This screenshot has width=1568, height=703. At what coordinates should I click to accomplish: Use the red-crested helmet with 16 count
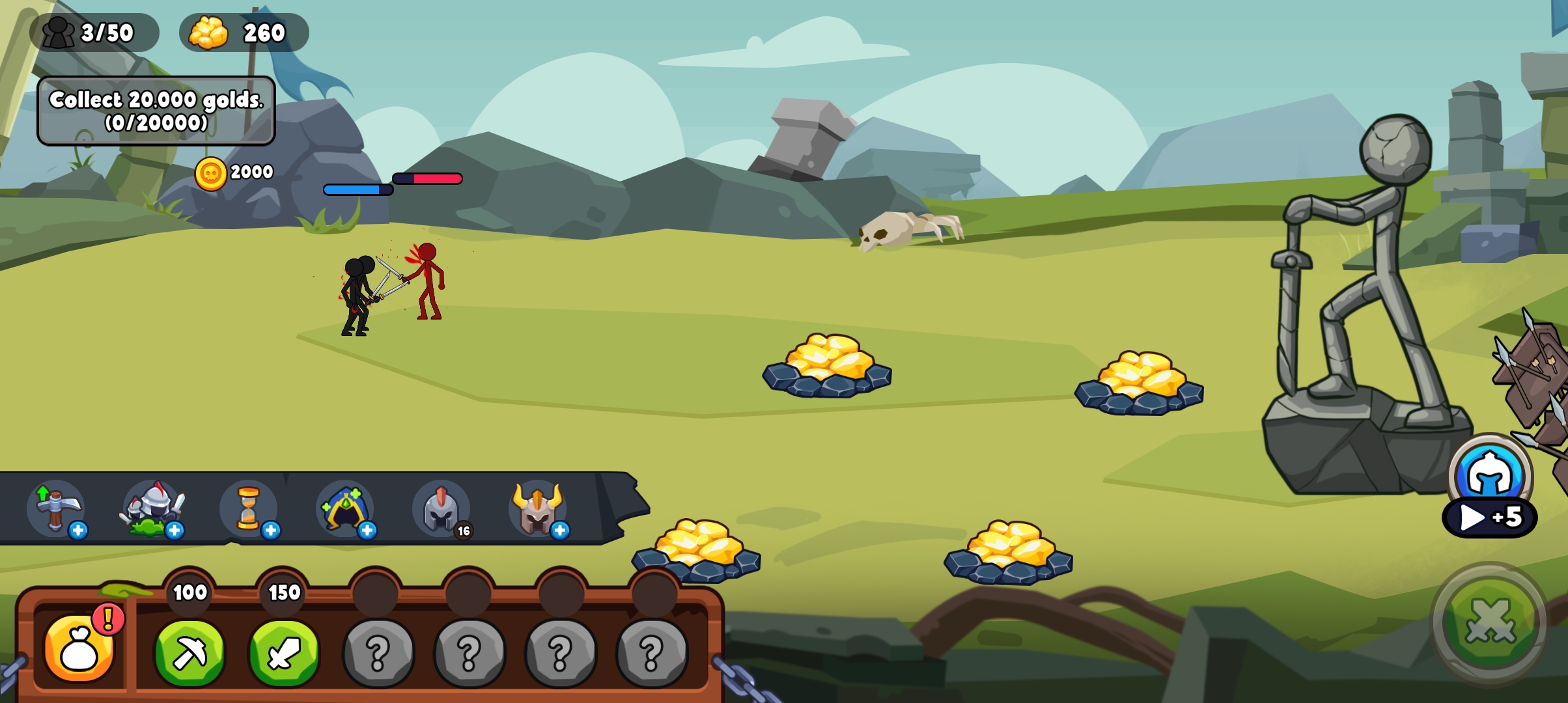coord(441,509)
